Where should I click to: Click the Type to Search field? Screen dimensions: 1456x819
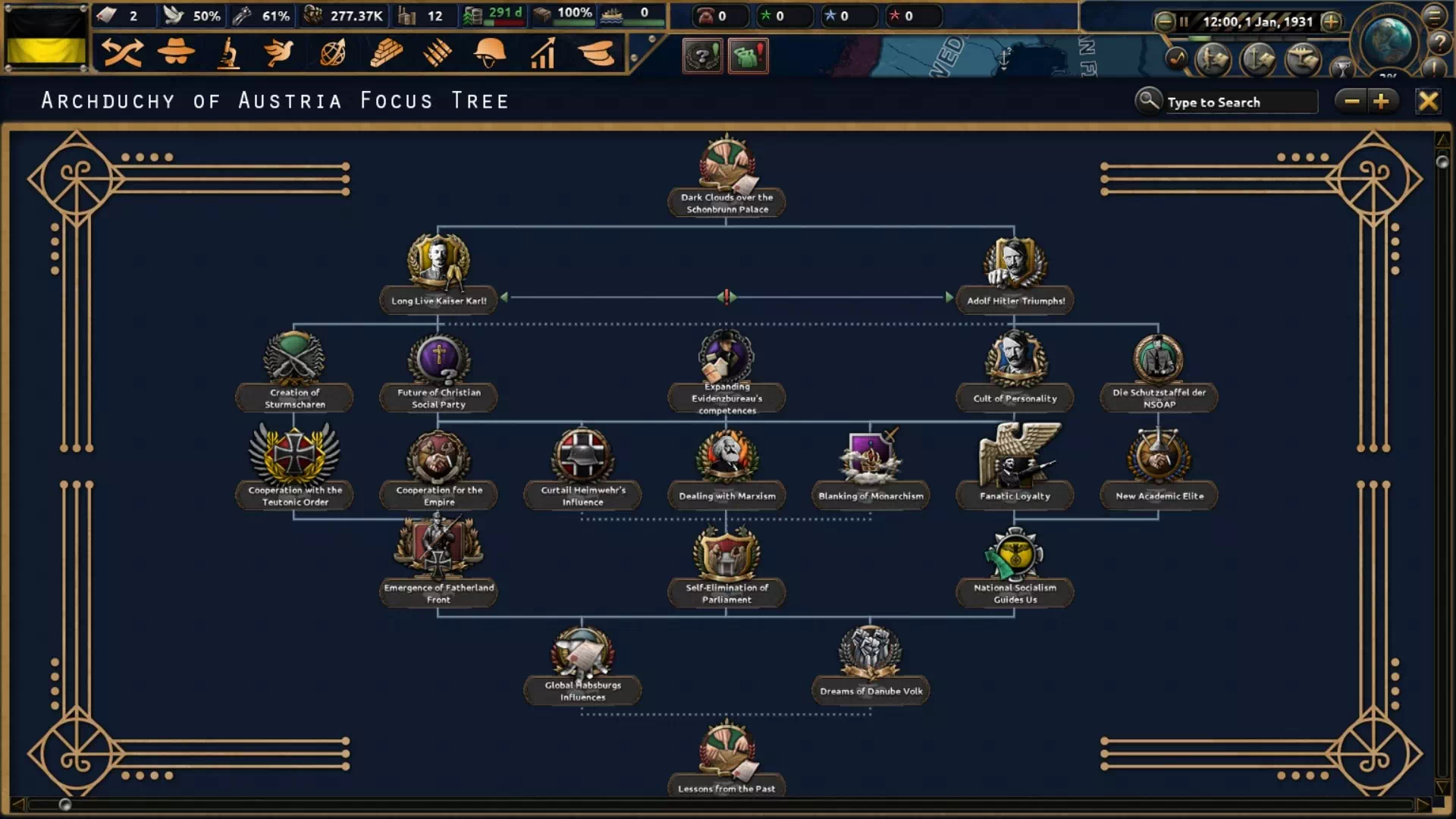tap(1240, 102)
